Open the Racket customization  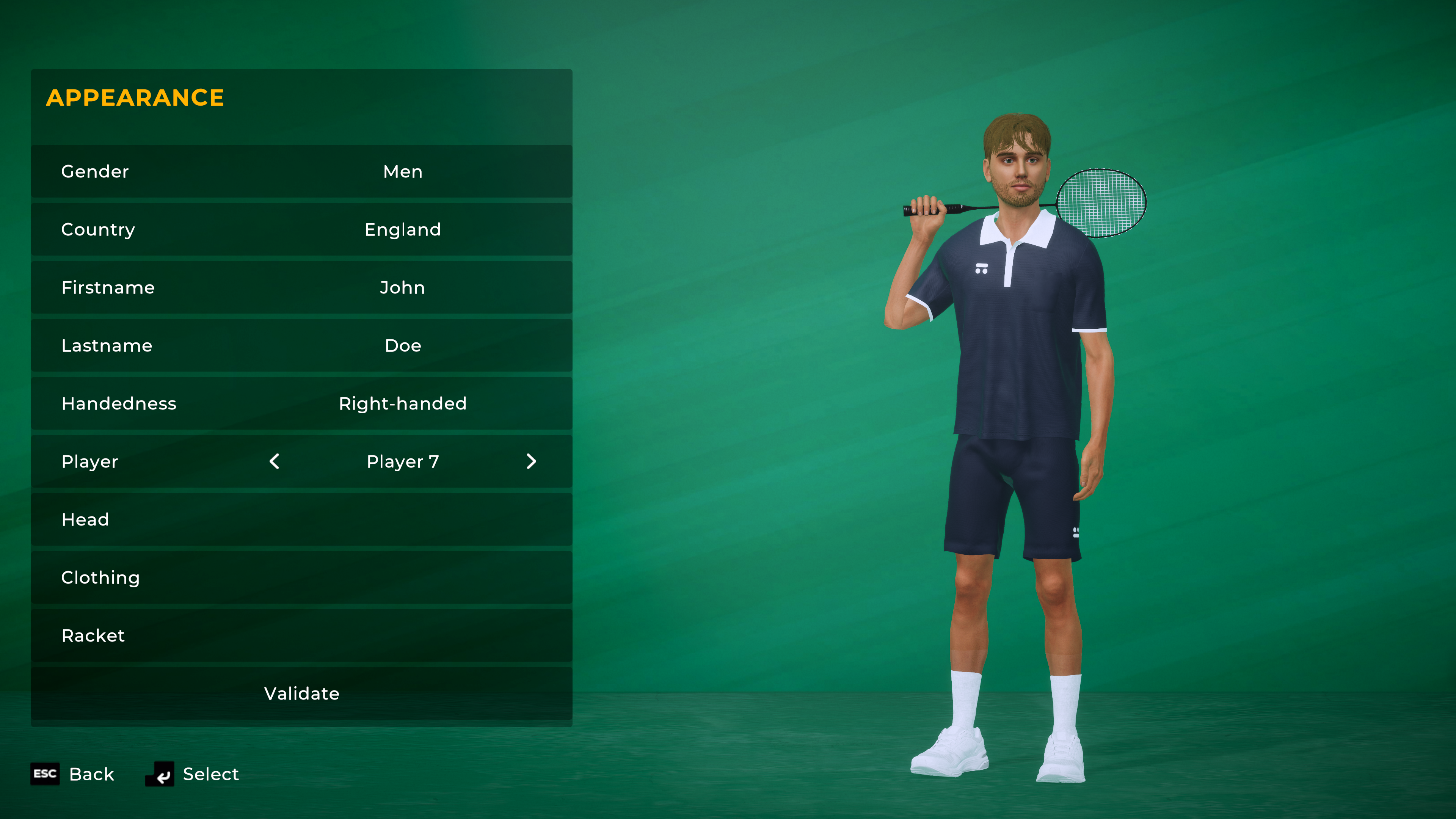pyautogui.click(x=301, y=635)
